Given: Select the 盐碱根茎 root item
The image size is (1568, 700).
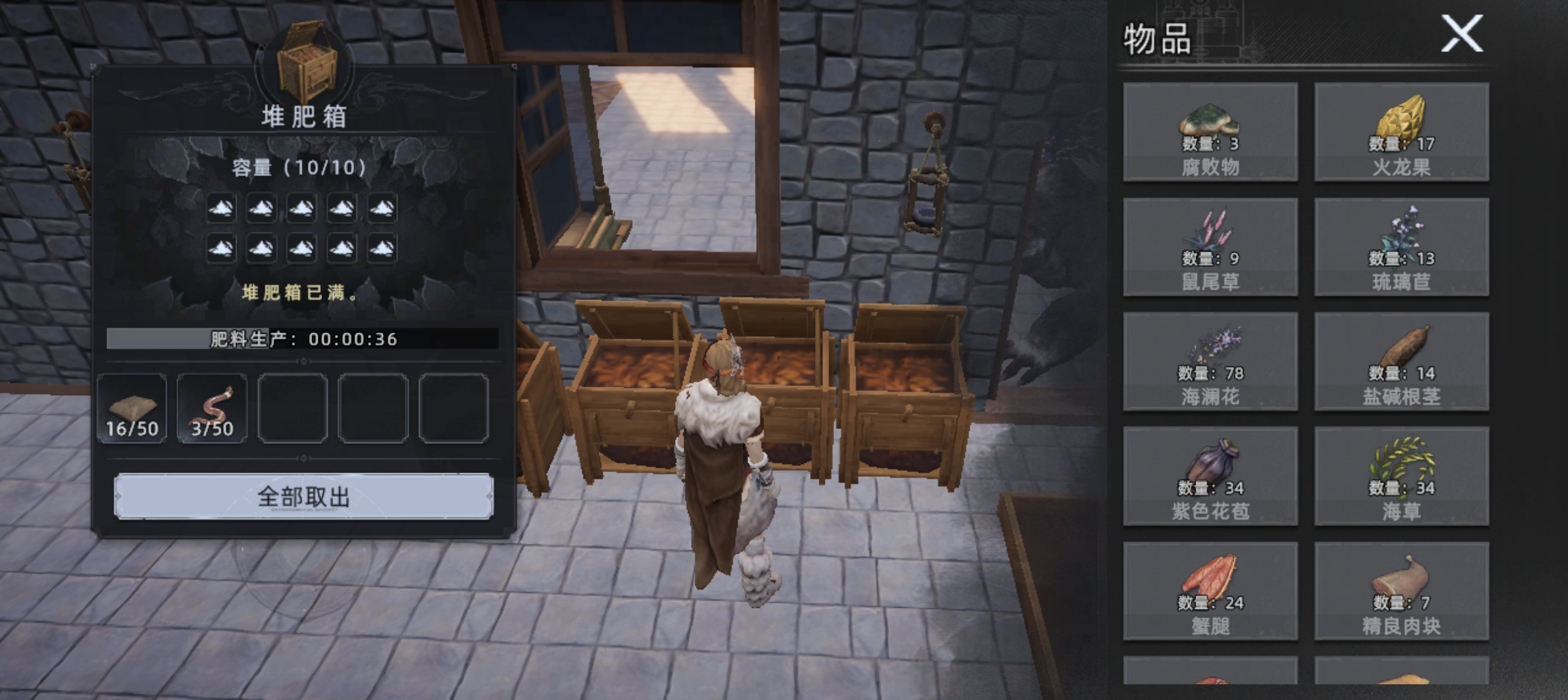Looking at the screenshot, I should click(1401, 362).
